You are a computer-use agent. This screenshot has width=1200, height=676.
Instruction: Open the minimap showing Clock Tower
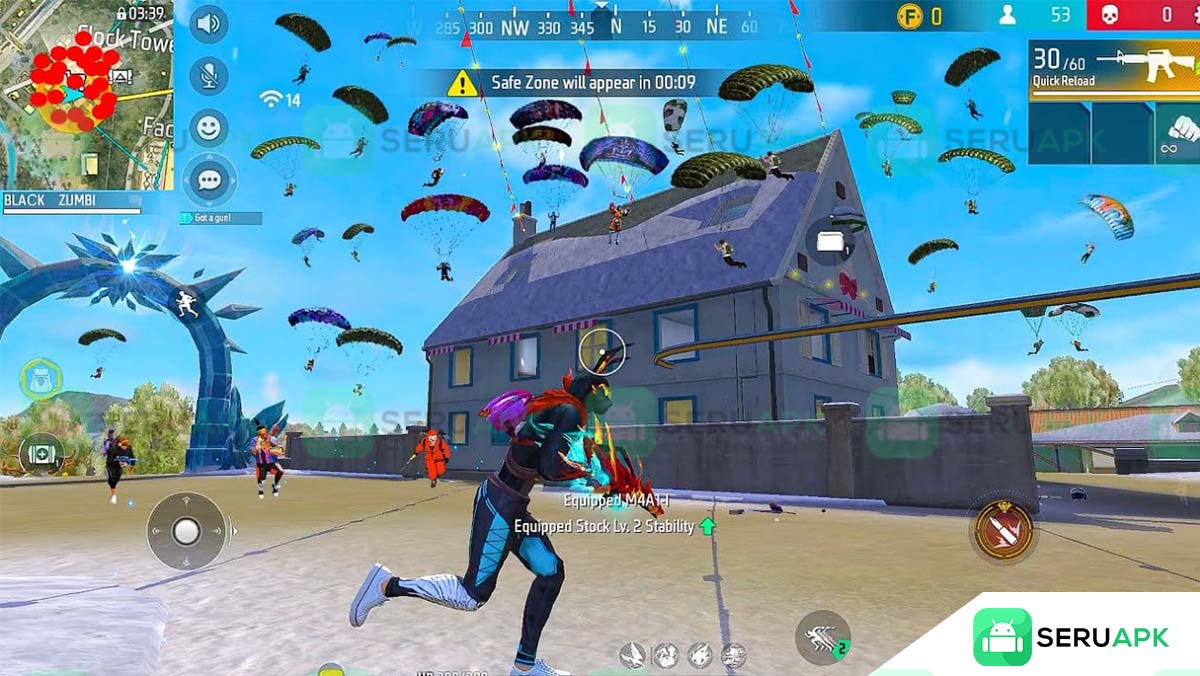click(x=87, y=95)
